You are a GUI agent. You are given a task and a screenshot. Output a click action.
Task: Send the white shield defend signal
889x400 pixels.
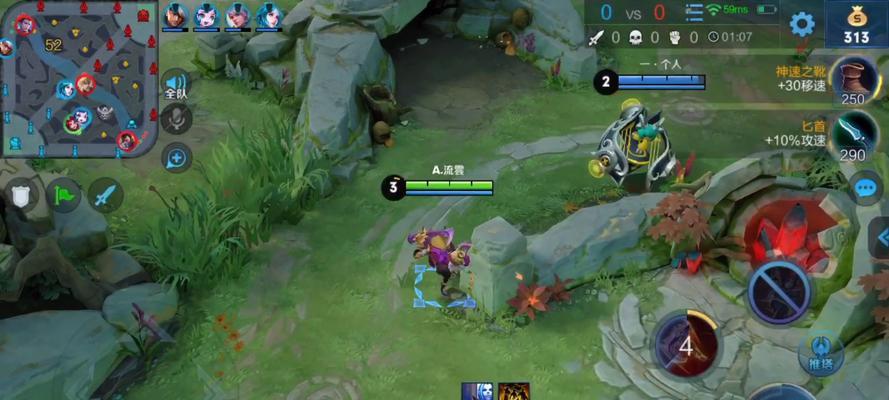(22, 195)
